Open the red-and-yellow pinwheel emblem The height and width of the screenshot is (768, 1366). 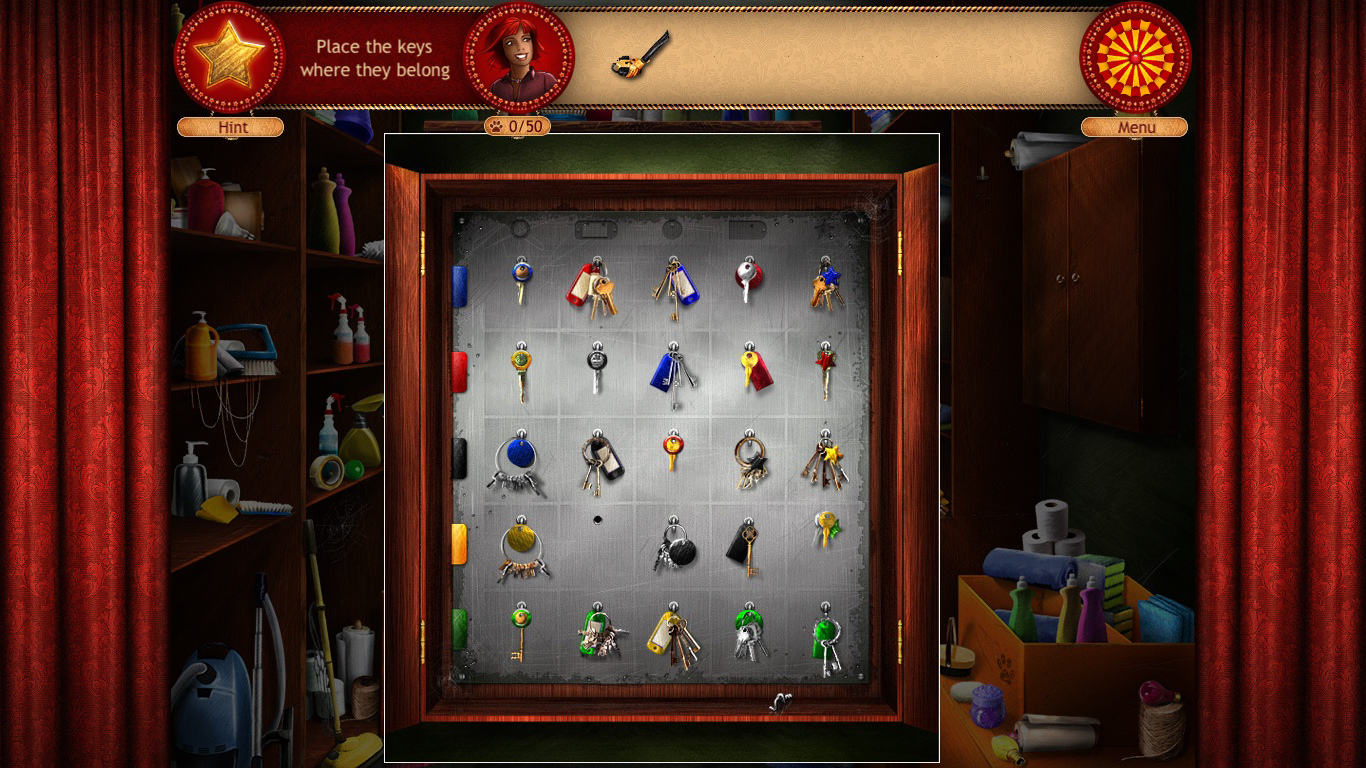pos(1135,56)
